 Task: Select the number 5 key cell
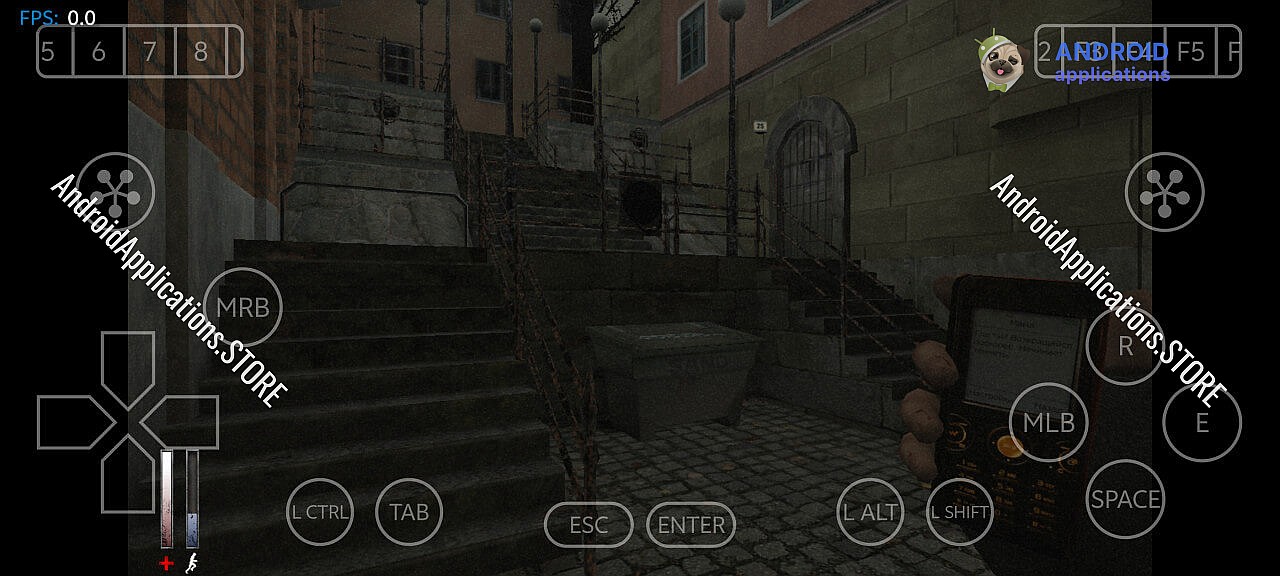click(x=48, y=51)
